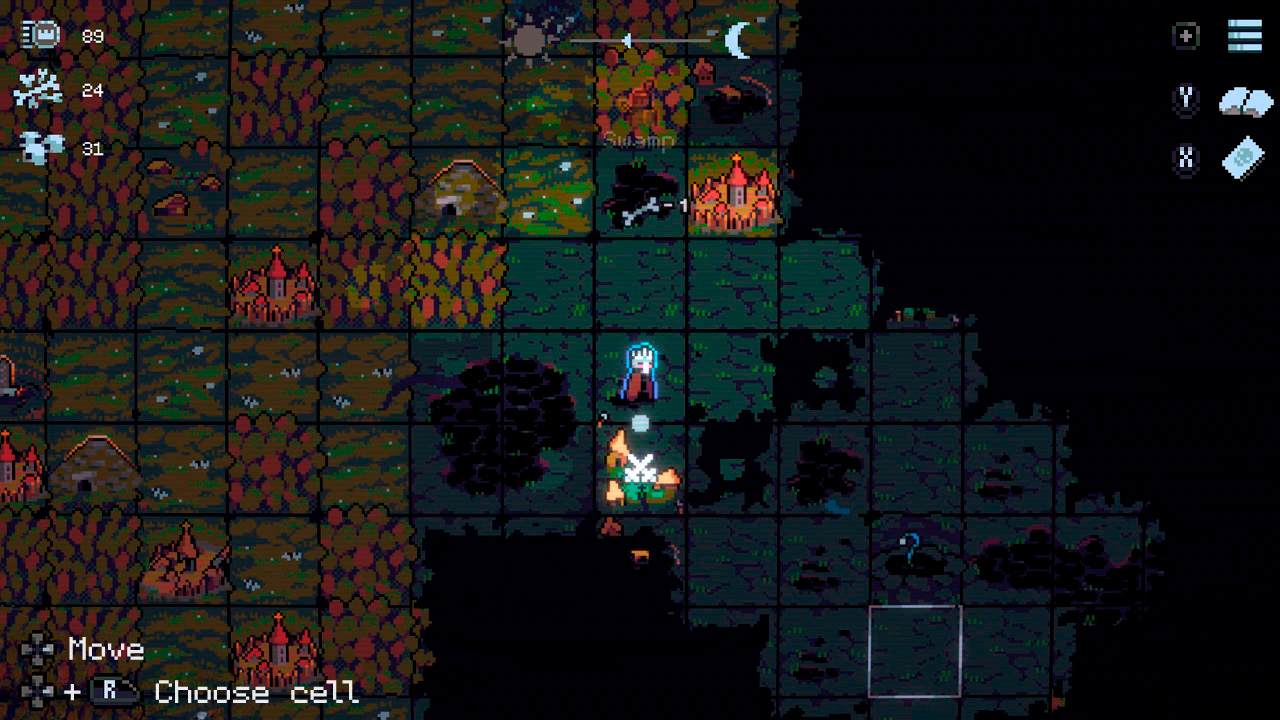Click the skulls resource icon showing 31
The width and height of the screenshot is (1280, 720).
tap(36, 146)
